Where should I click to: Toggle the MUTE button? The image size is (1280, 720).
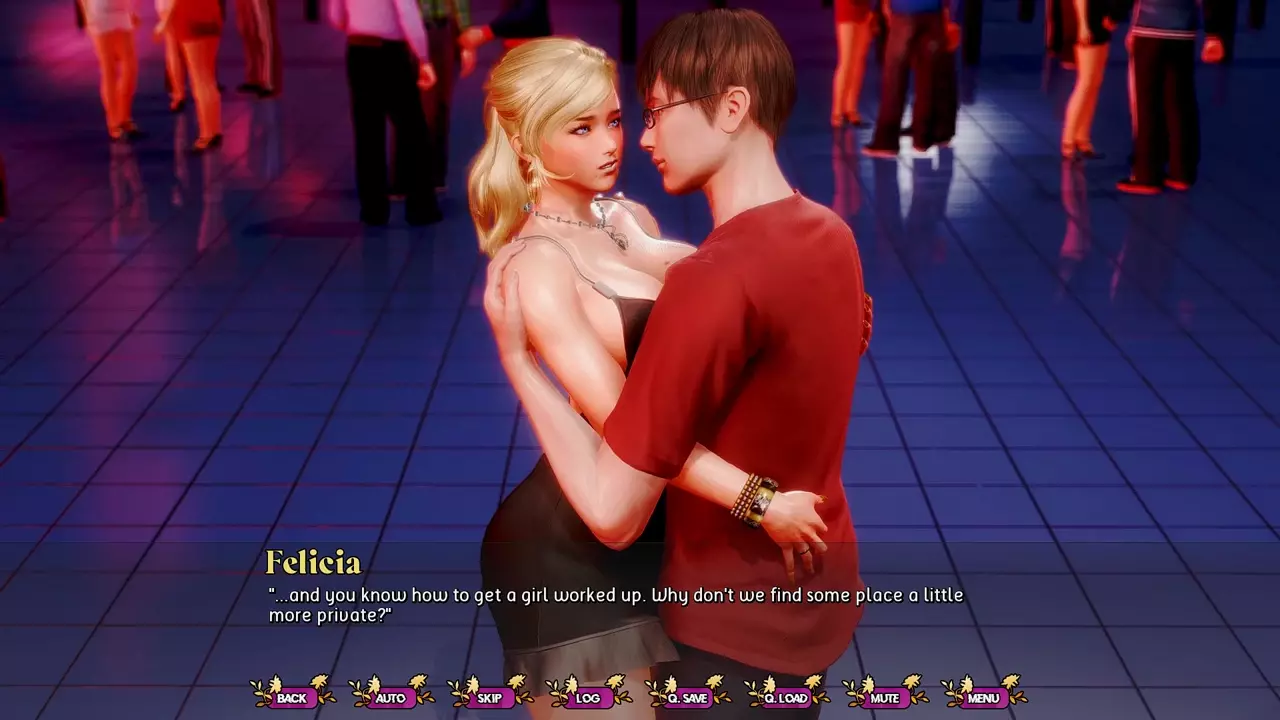point(884,697)
